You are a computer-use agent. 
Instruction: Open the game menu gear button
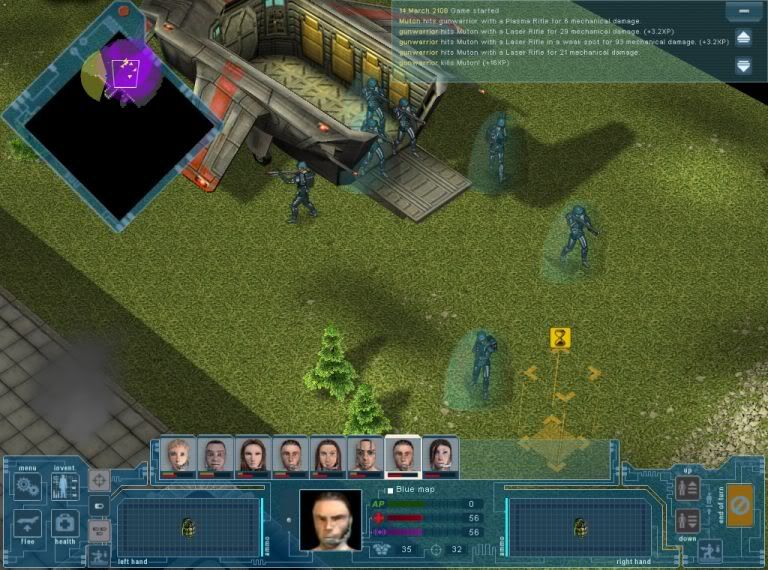pyautogui.click(x=28, y=487)
